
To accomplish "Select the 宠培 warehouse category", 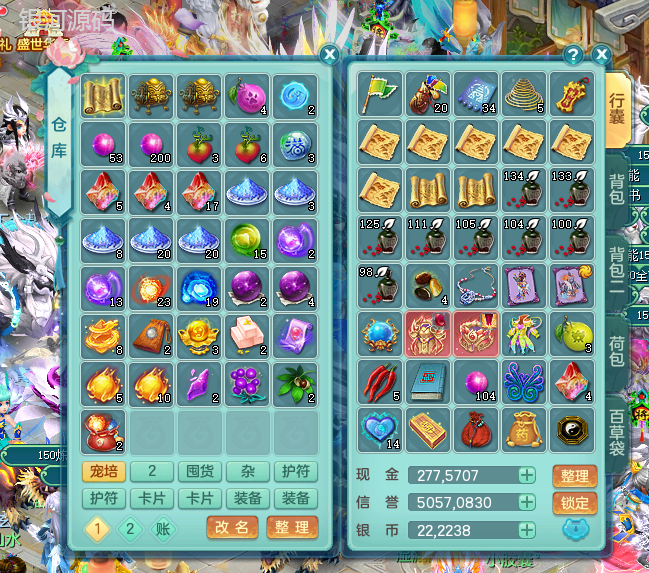I will pyautogui.click(x=102, y=473).
